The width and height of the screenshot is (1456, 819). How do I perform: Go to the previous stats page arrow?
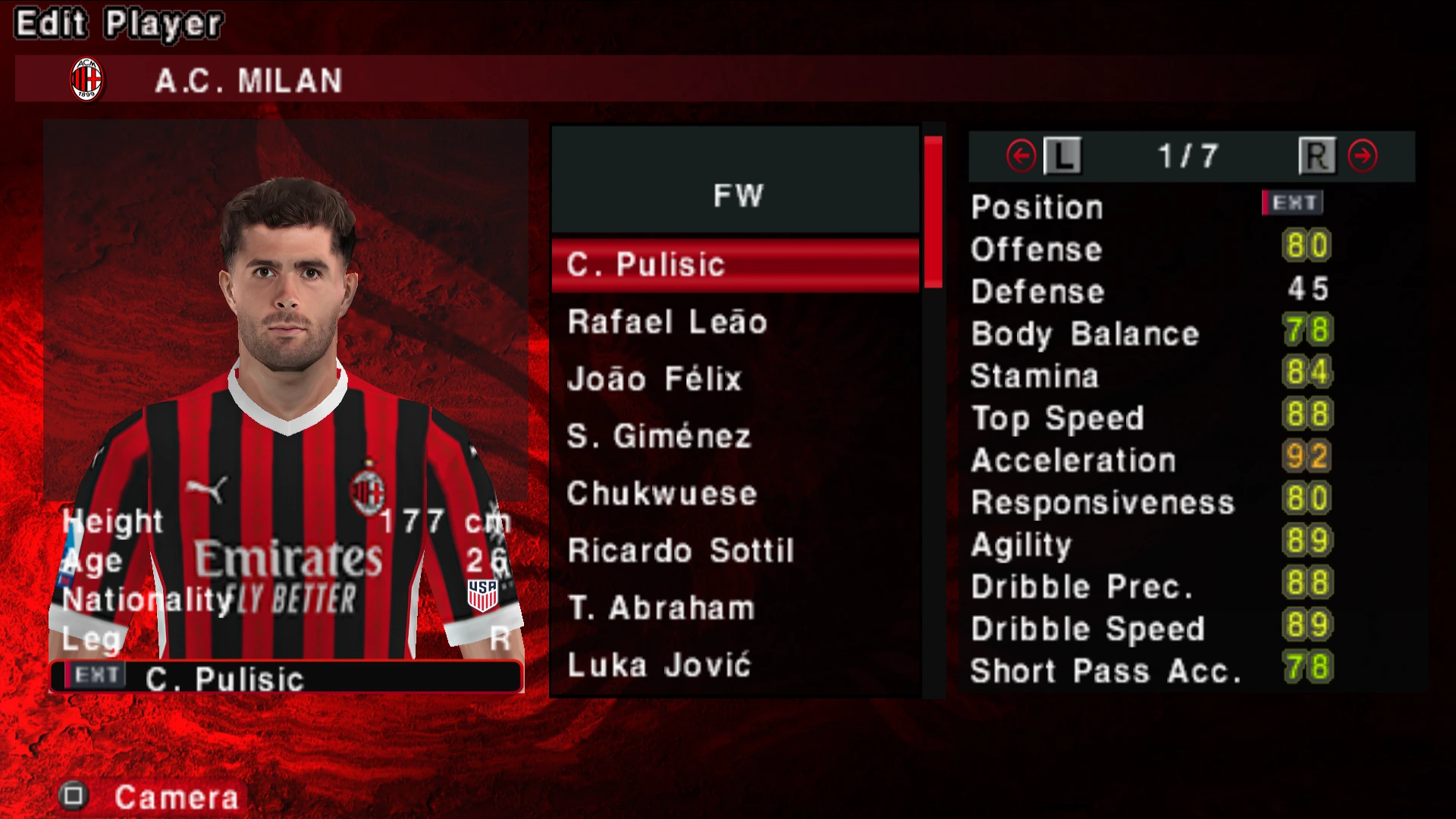1021,156
